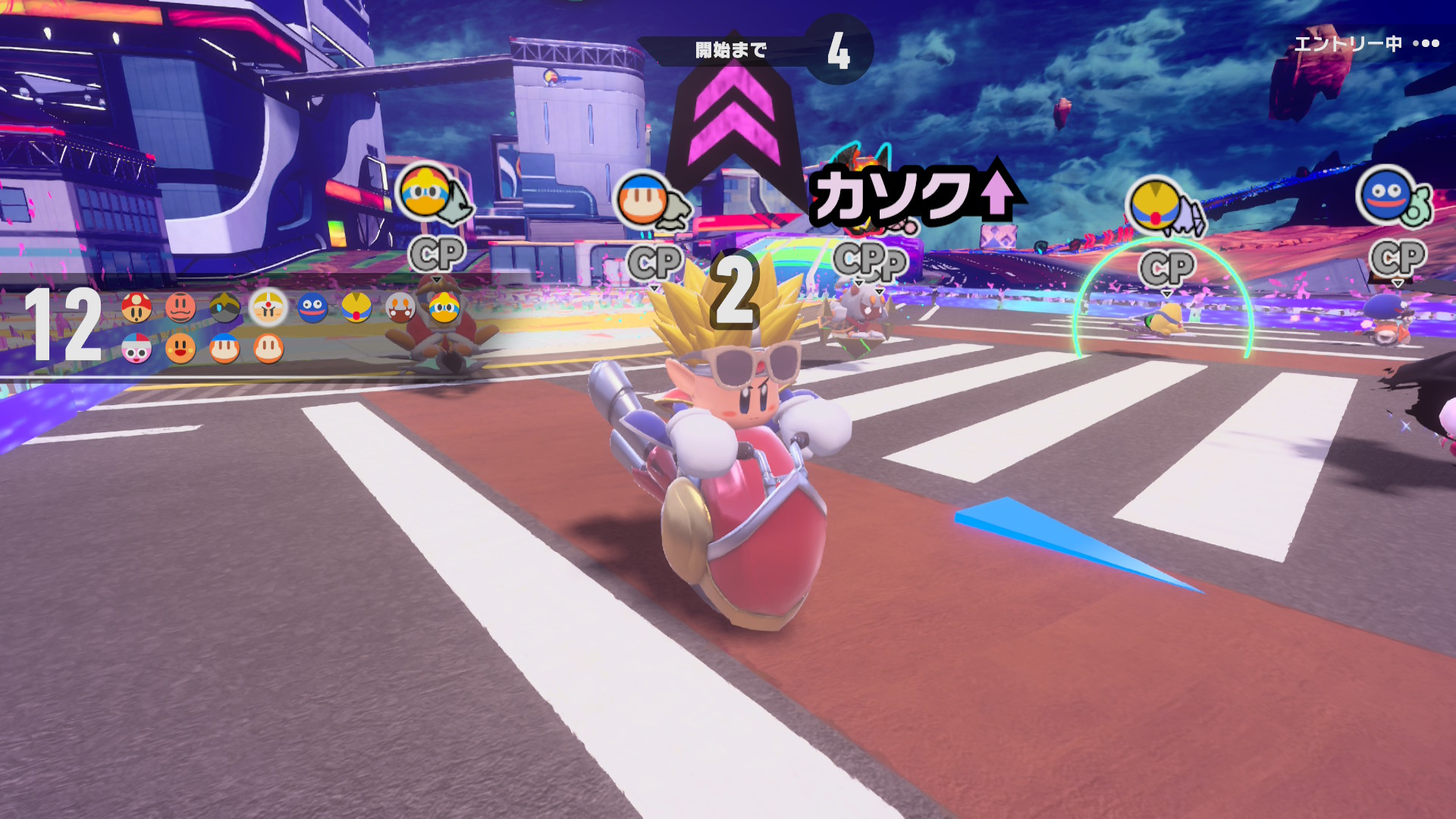Select pink face jester hat roster icon
This screenshot has width=1456, height=819.
coord(136,348)
